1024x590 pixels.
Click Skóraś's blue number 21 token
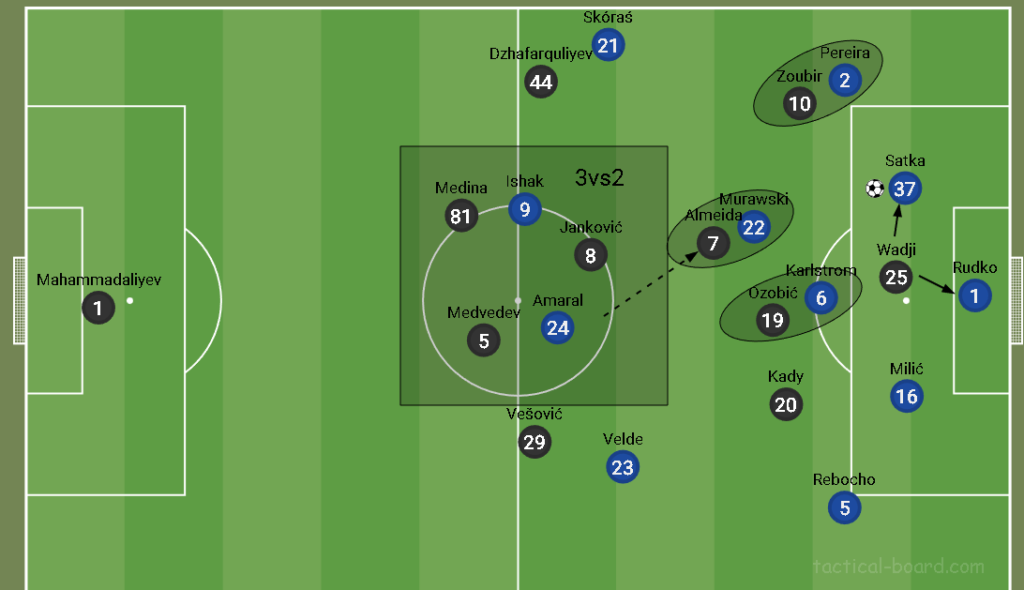(x=608, y=44)
